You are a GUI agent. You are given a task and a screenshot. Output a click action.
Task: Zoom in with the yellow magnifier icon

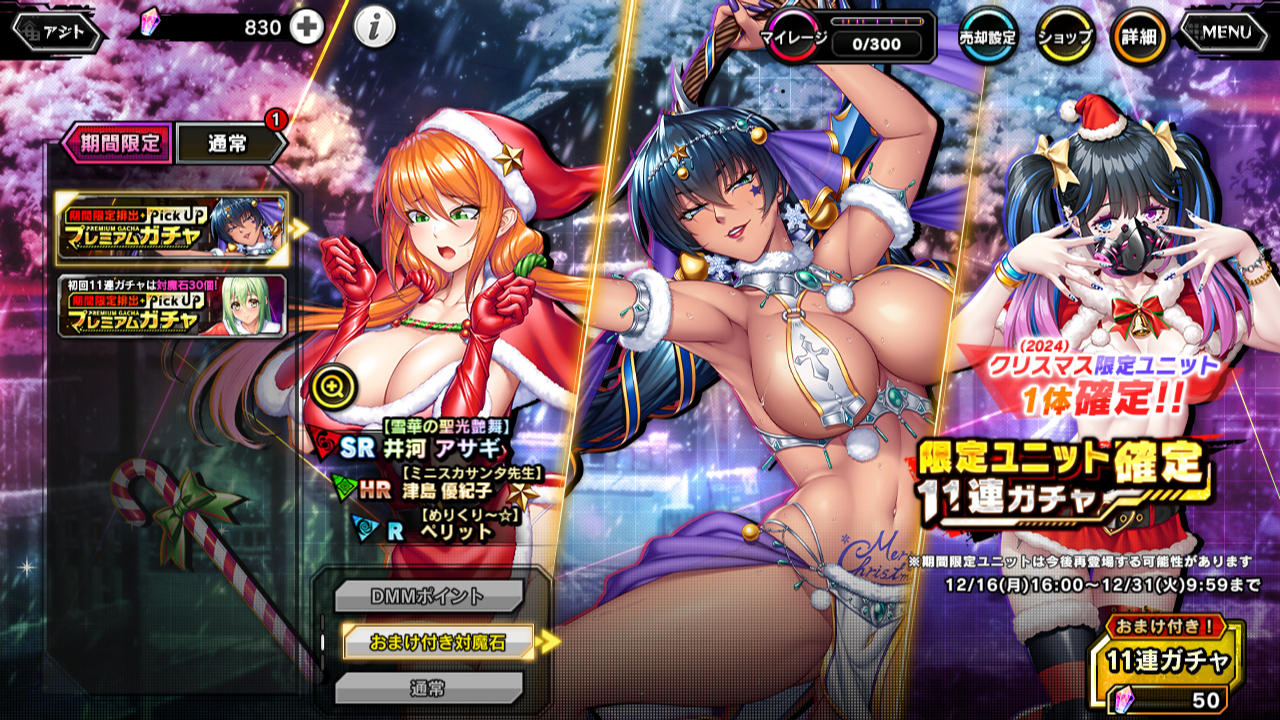[329, 386]
